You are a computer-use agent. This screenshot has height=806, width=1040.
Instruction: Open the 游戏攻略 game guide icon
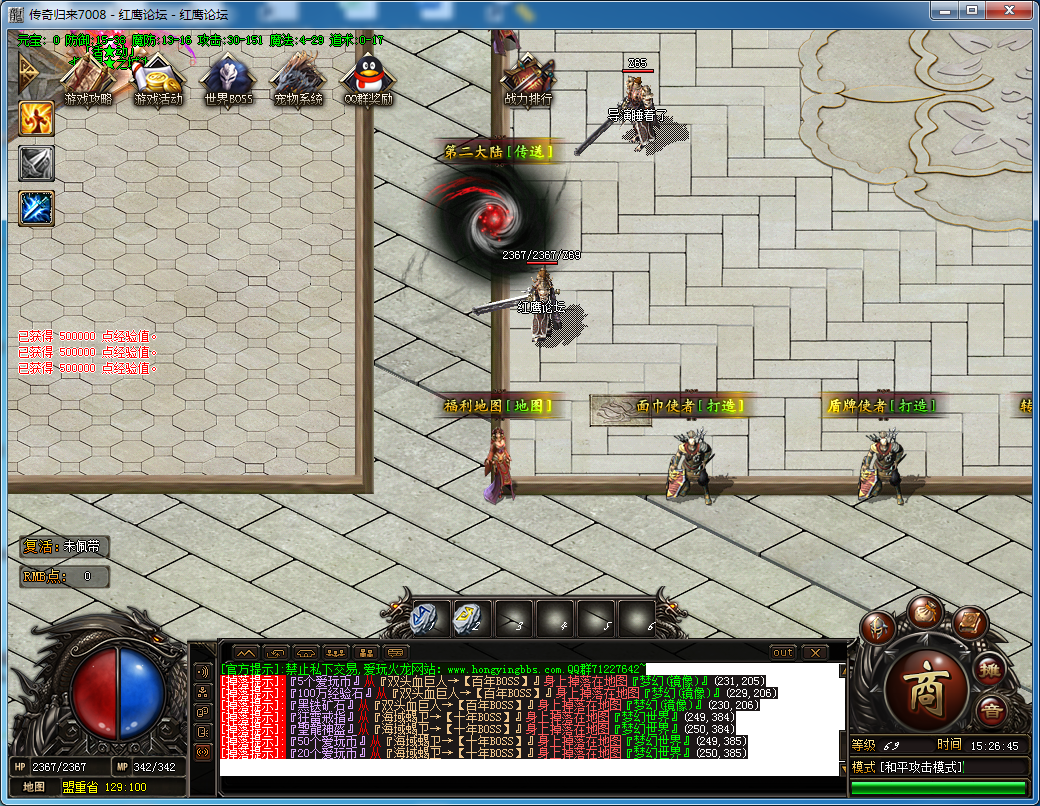87,78
